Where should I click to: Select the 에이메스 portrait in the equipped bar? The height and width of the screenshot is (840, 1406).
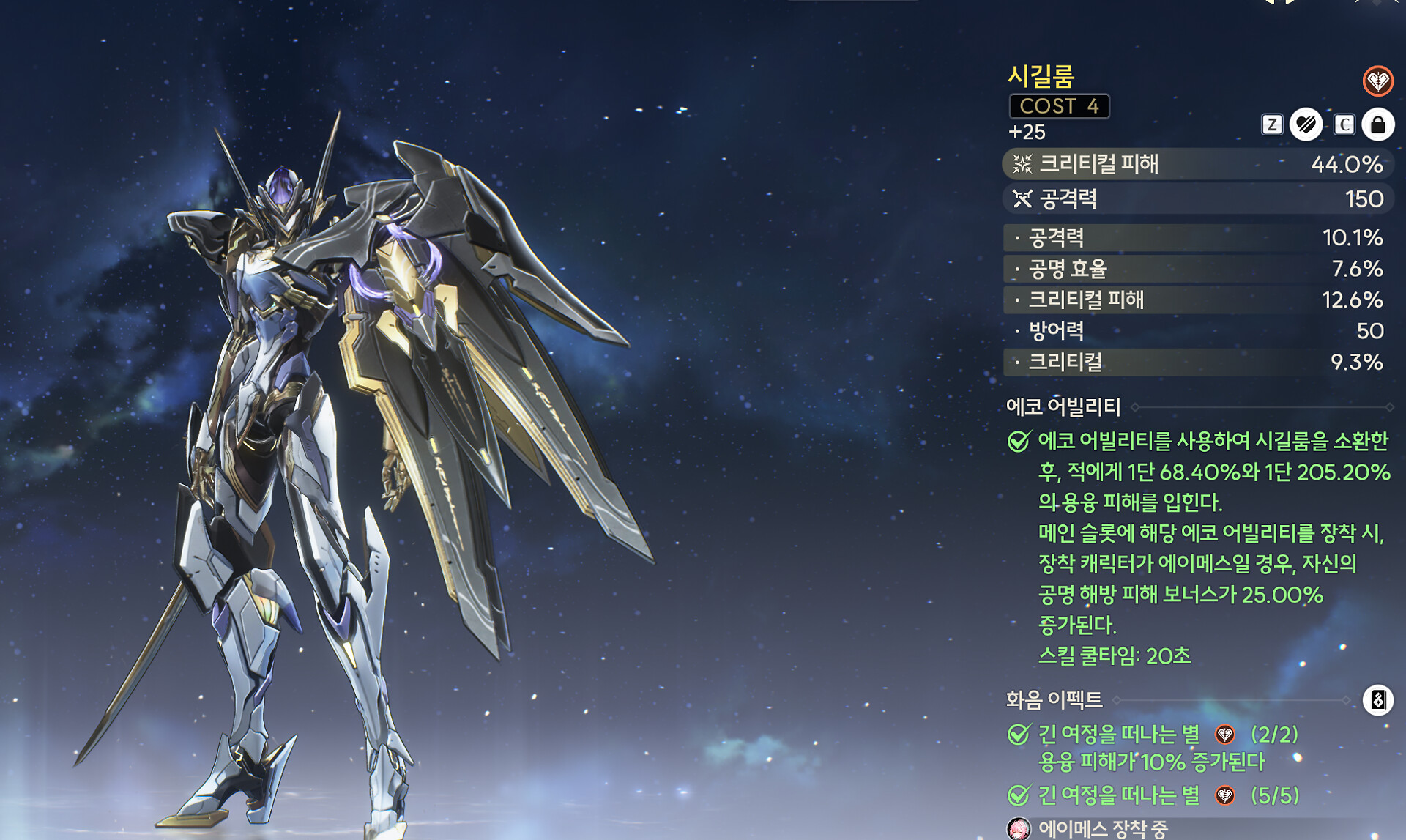point(1019,828)
